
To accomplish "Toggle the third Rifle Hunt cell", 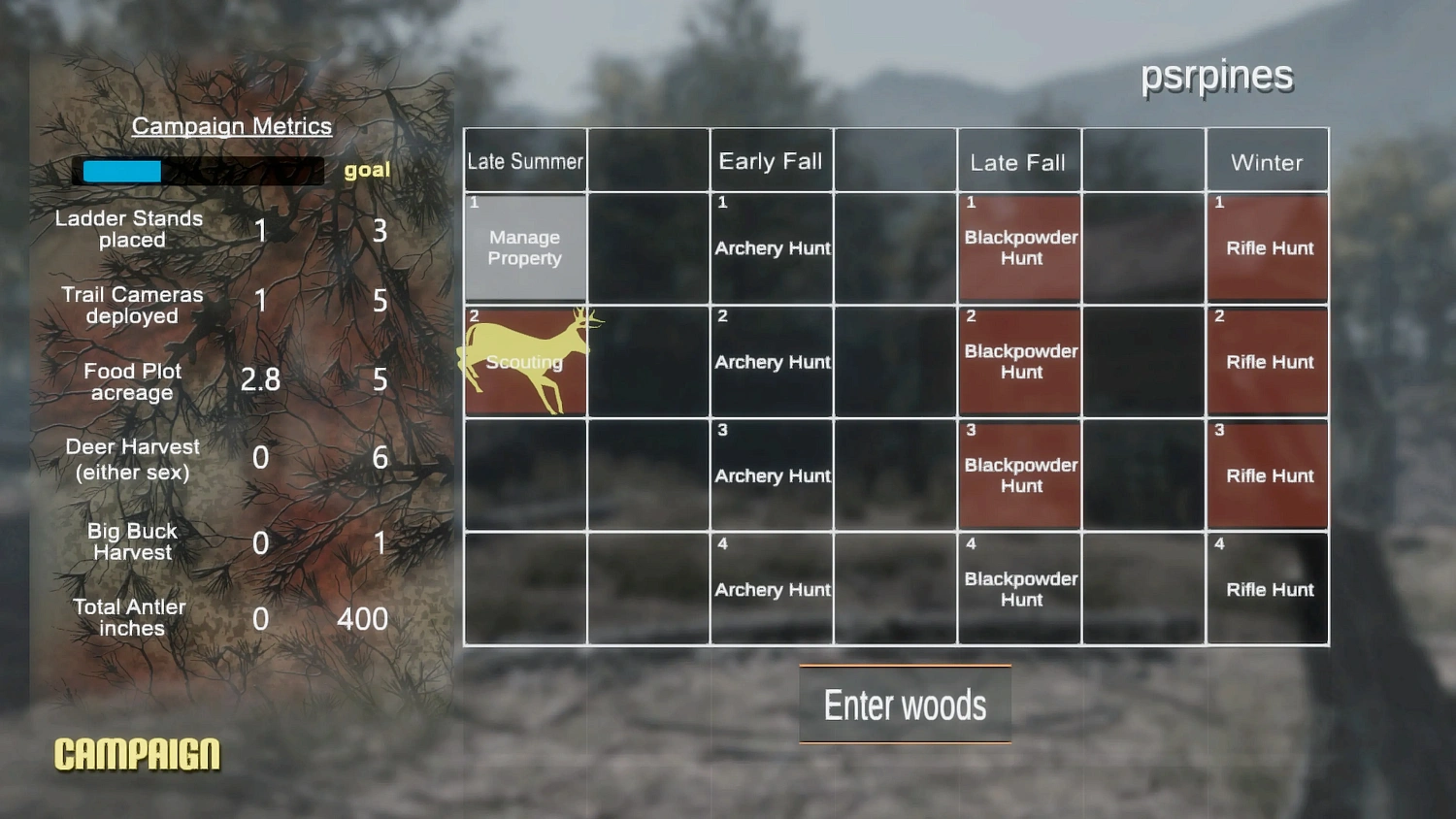I will [1267, 475].
